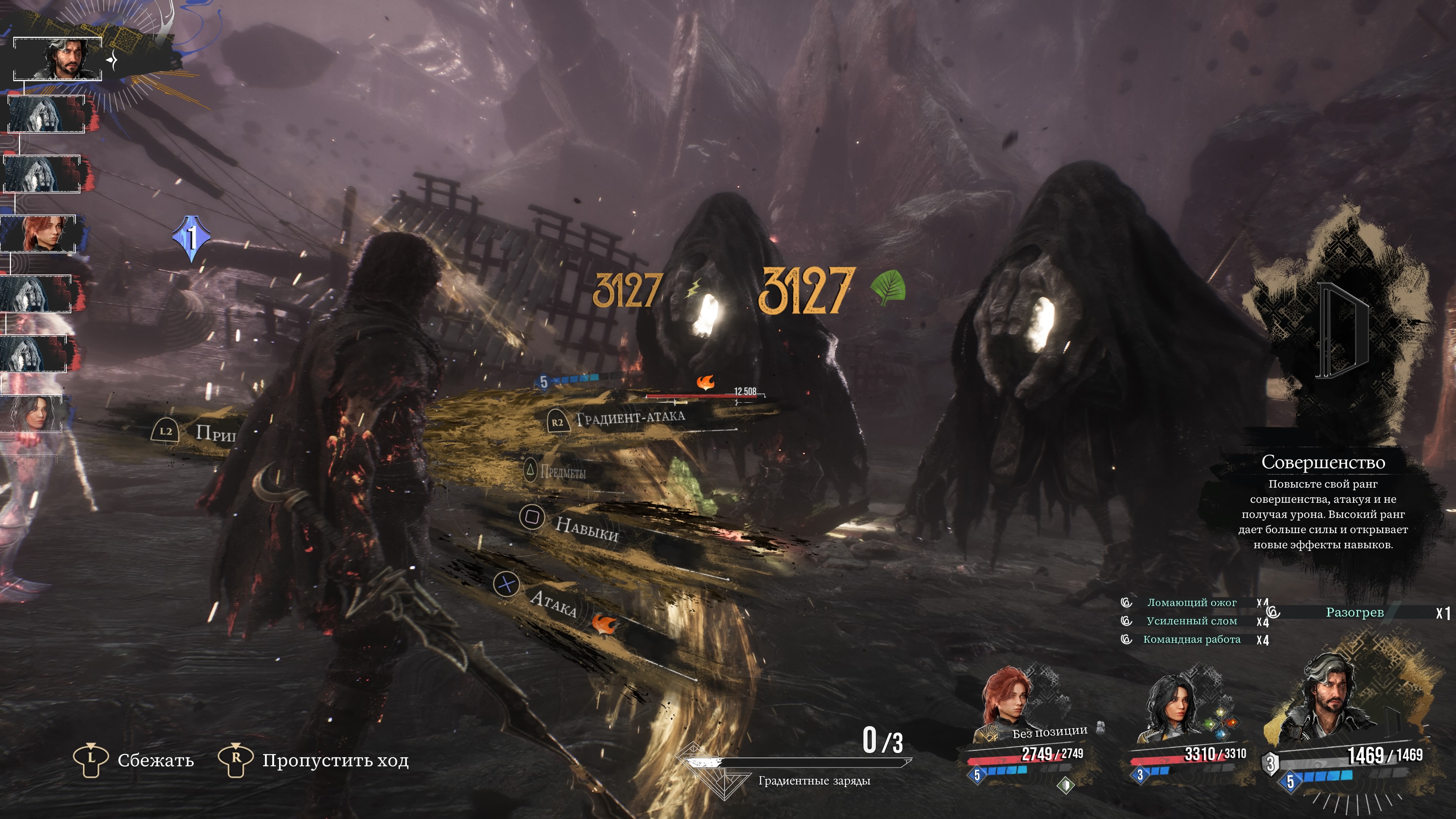Click Сбежать to flee the battle
This screenshot has height=819, width=1456.
click(155, 760)
